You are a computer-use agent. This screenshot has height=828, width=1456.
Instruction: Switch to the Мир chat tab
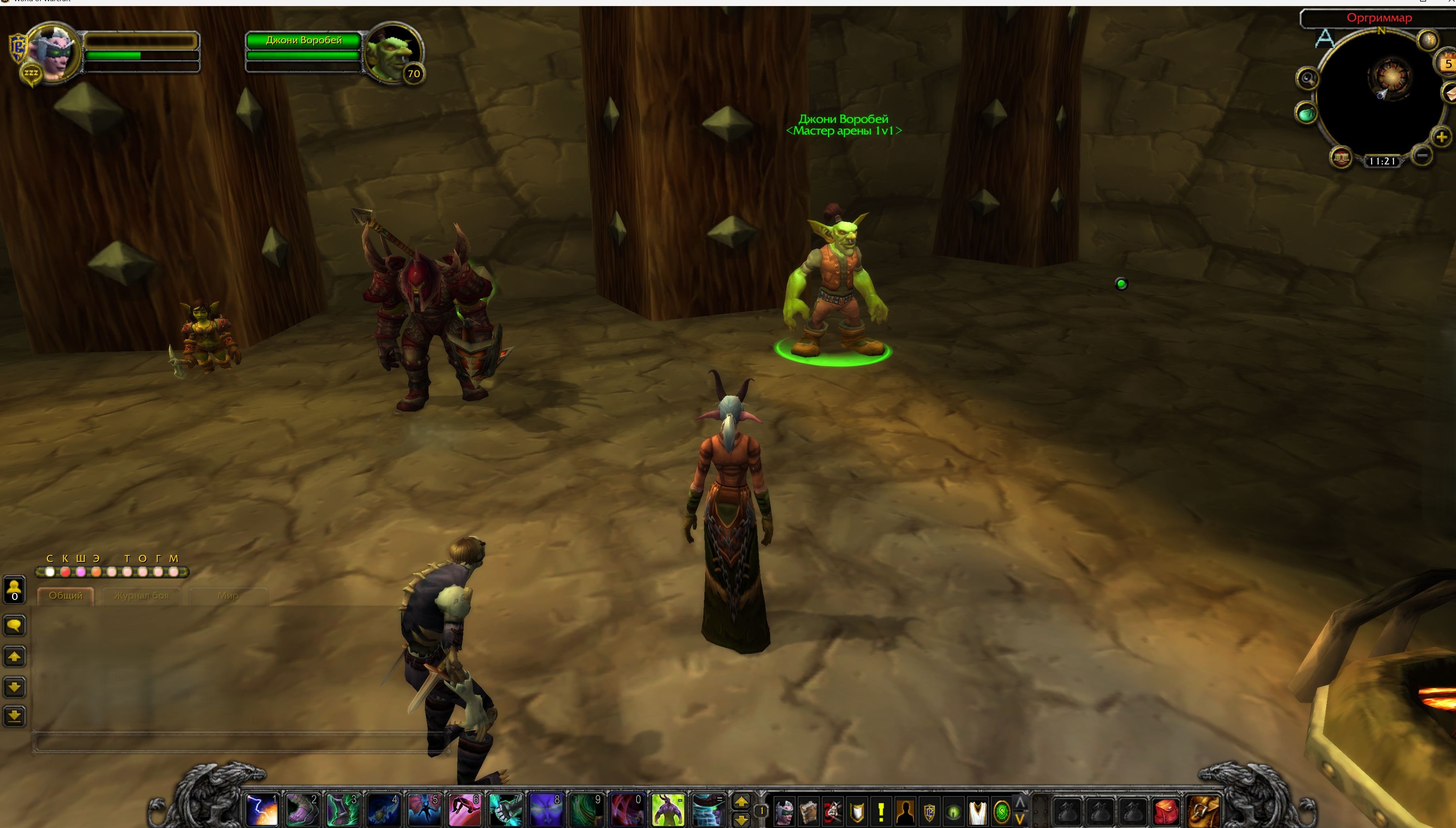[x=228, y=595]
